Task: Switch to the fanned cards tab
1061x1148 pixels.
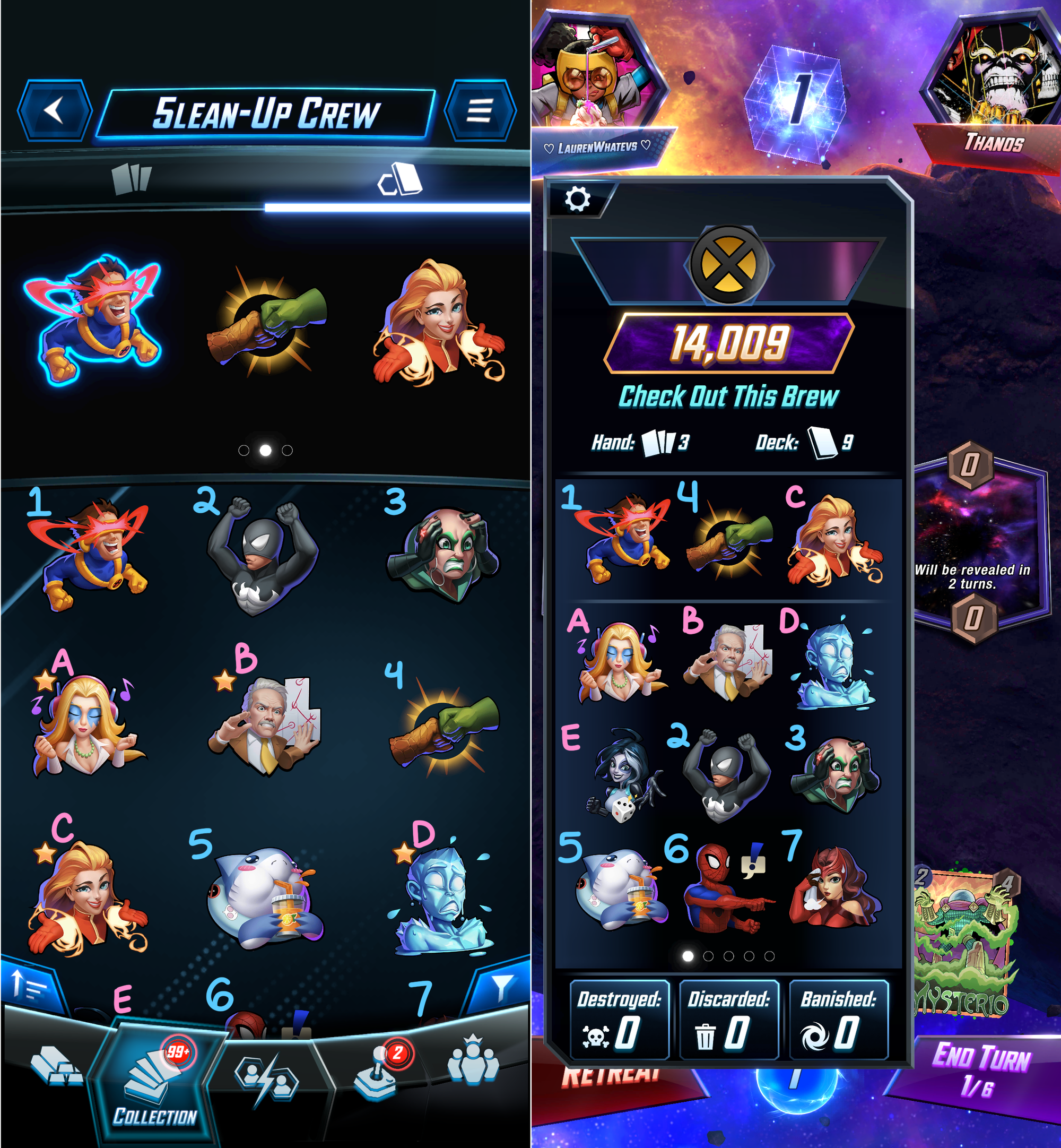Action: [132, 179]
